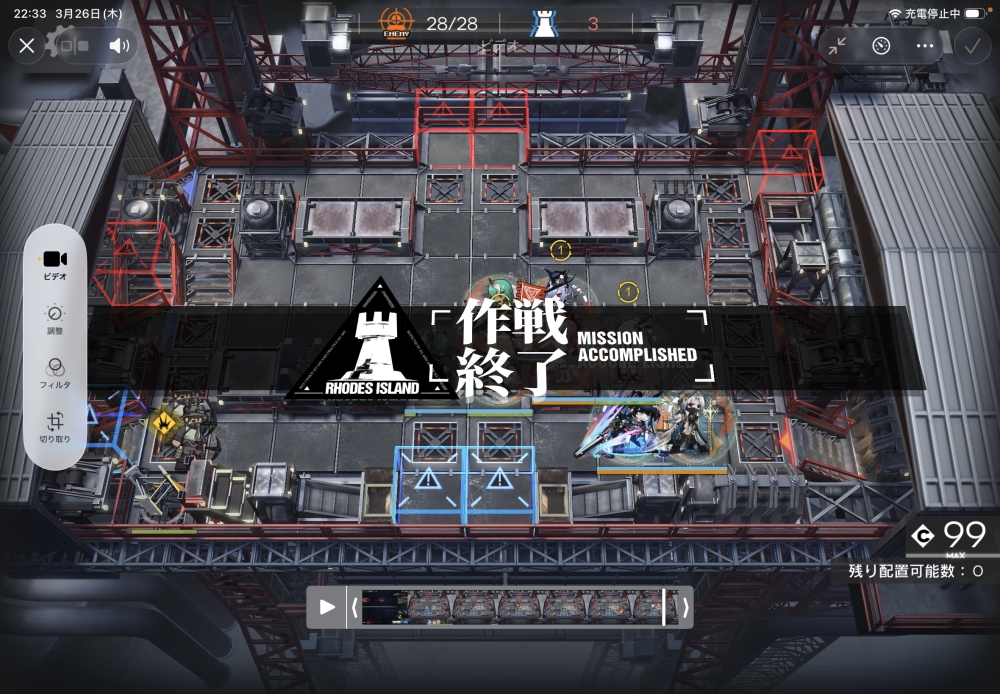
Task: Confirm edits with the checkmark button
Action: (970, 46)
